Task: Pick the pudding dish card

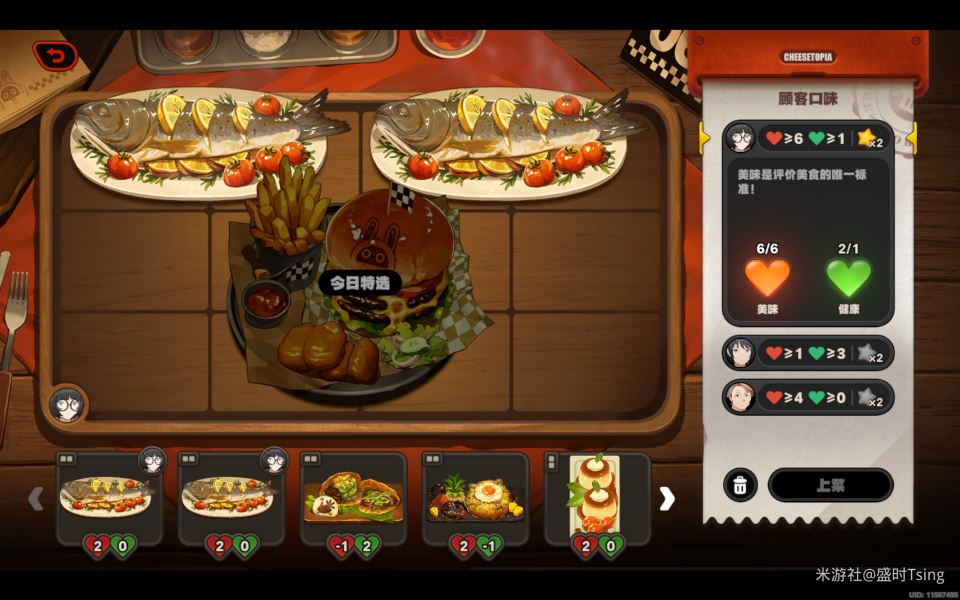Action: pyautogui.click(x=597, y=498)
